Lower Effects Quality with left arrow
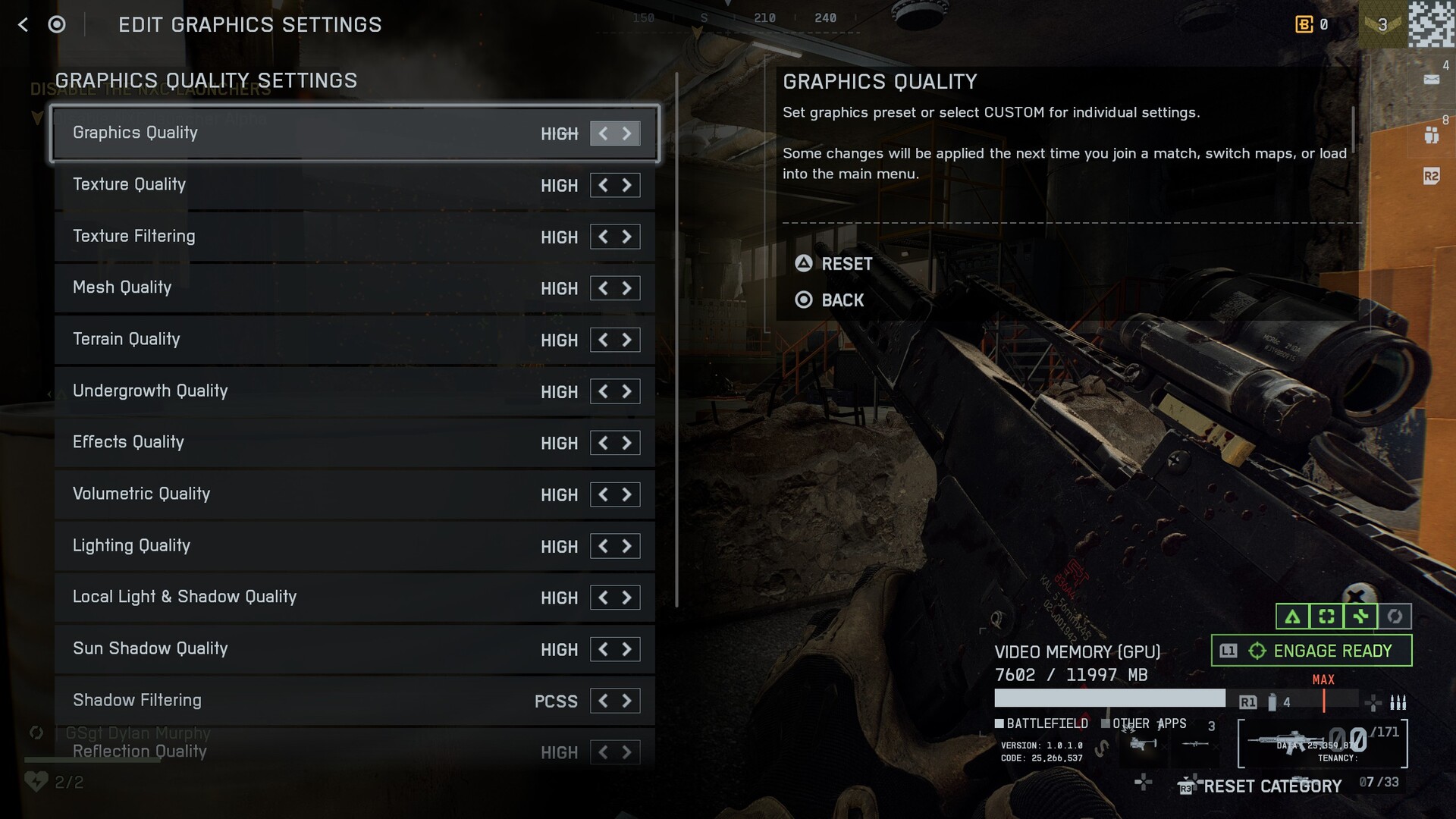The image size is (1456, 819). (x=603, y=443)
